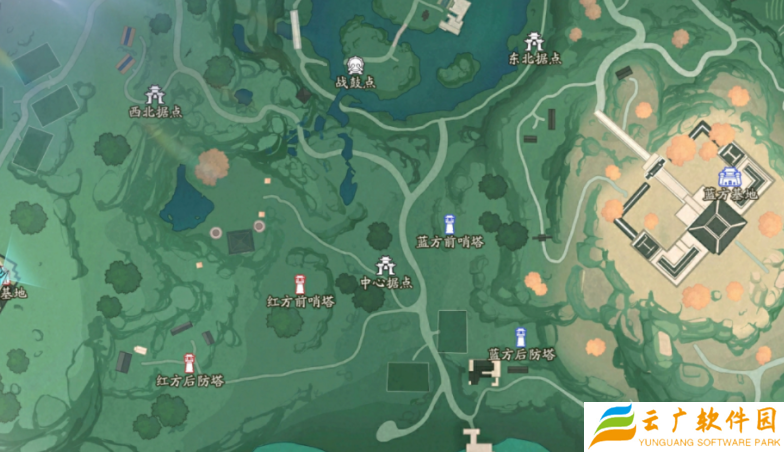
Task: Select the 蓝方基地 blue base marker
Action: [x=729, y=177]
